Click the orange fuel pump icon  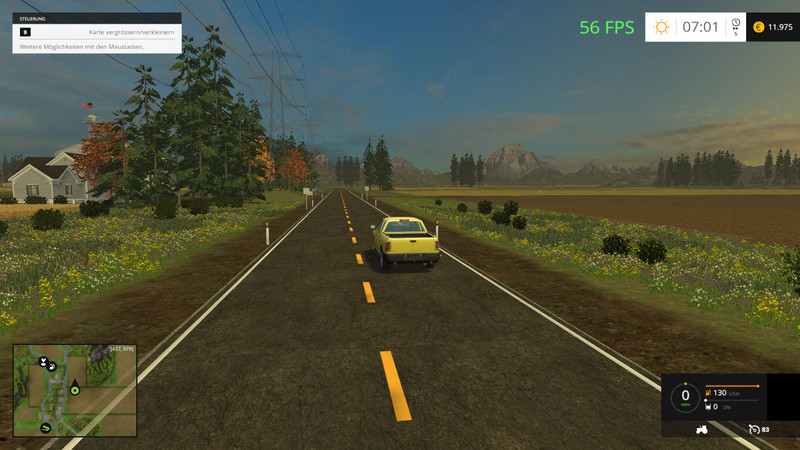708,393
